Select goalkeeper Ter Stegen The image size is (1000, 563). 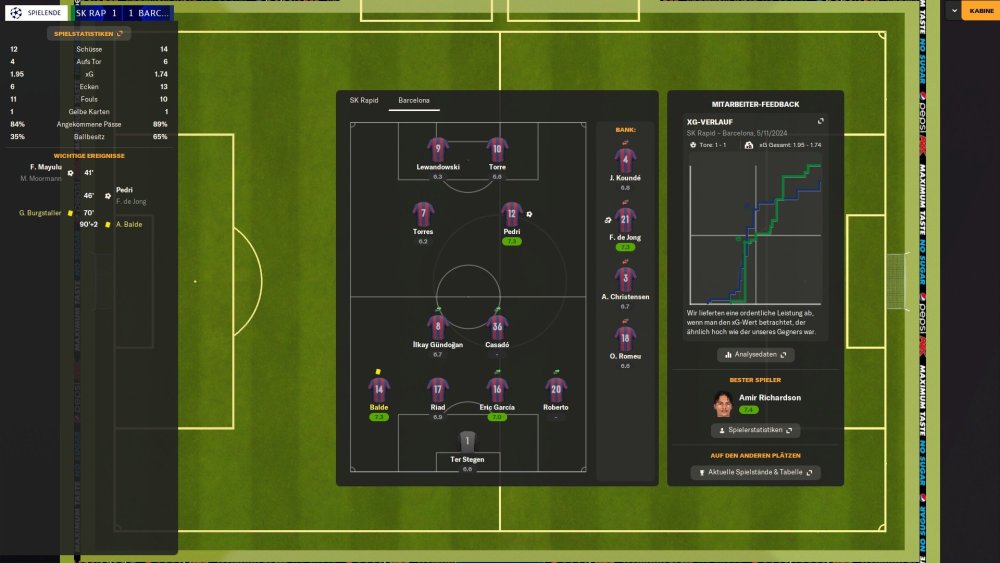click(x=467, y=443)
